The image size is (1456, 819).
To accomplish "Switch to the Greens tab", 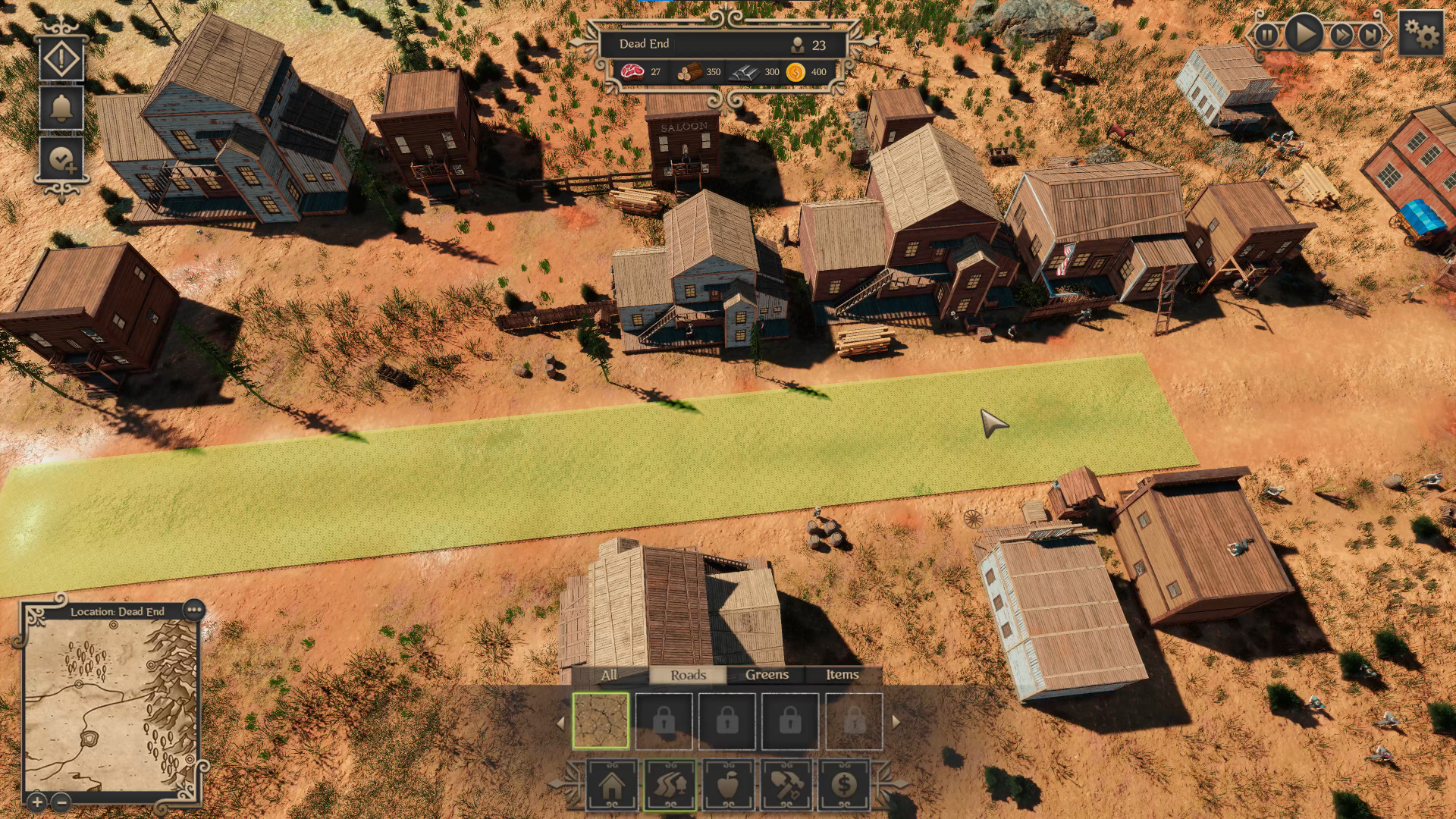I will click(767, 674).
